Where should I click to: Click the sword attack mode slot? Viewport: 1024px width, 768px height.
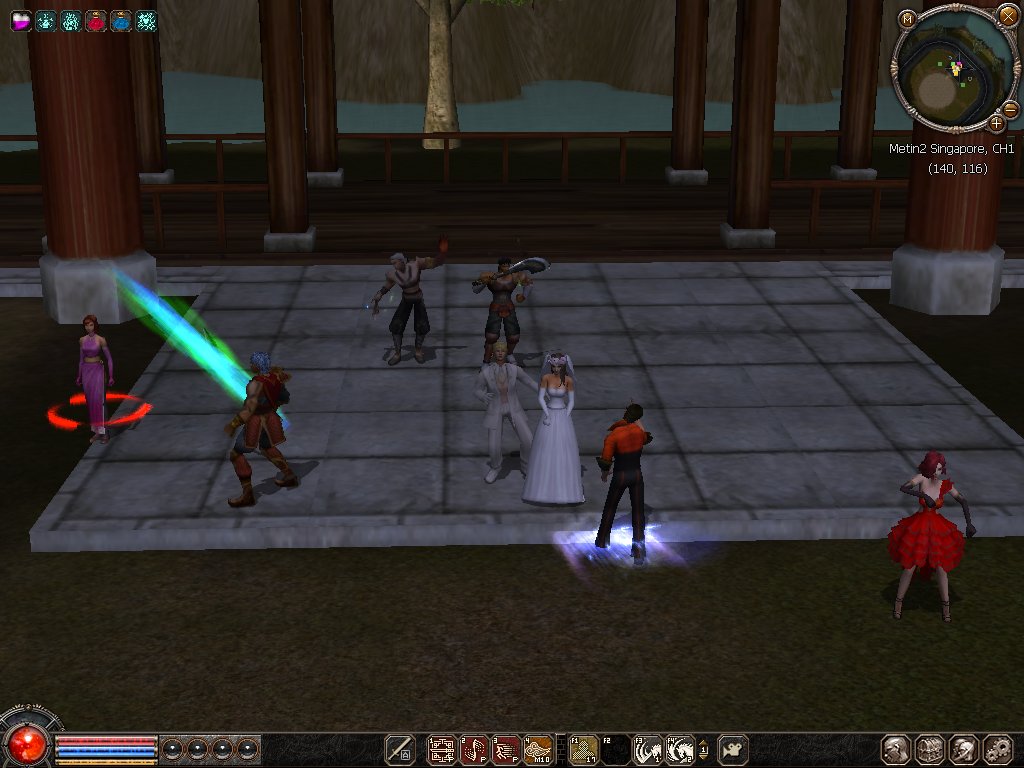coord(401,749)
